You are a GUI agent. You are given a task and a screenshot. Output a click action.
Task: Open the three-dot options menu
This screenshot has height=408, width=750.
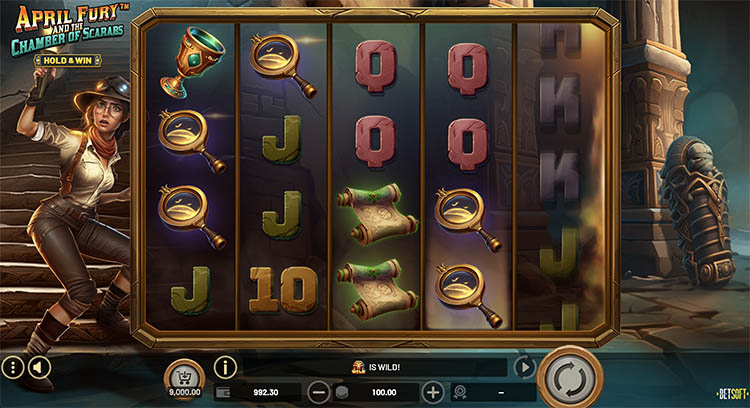click(12, 368)
